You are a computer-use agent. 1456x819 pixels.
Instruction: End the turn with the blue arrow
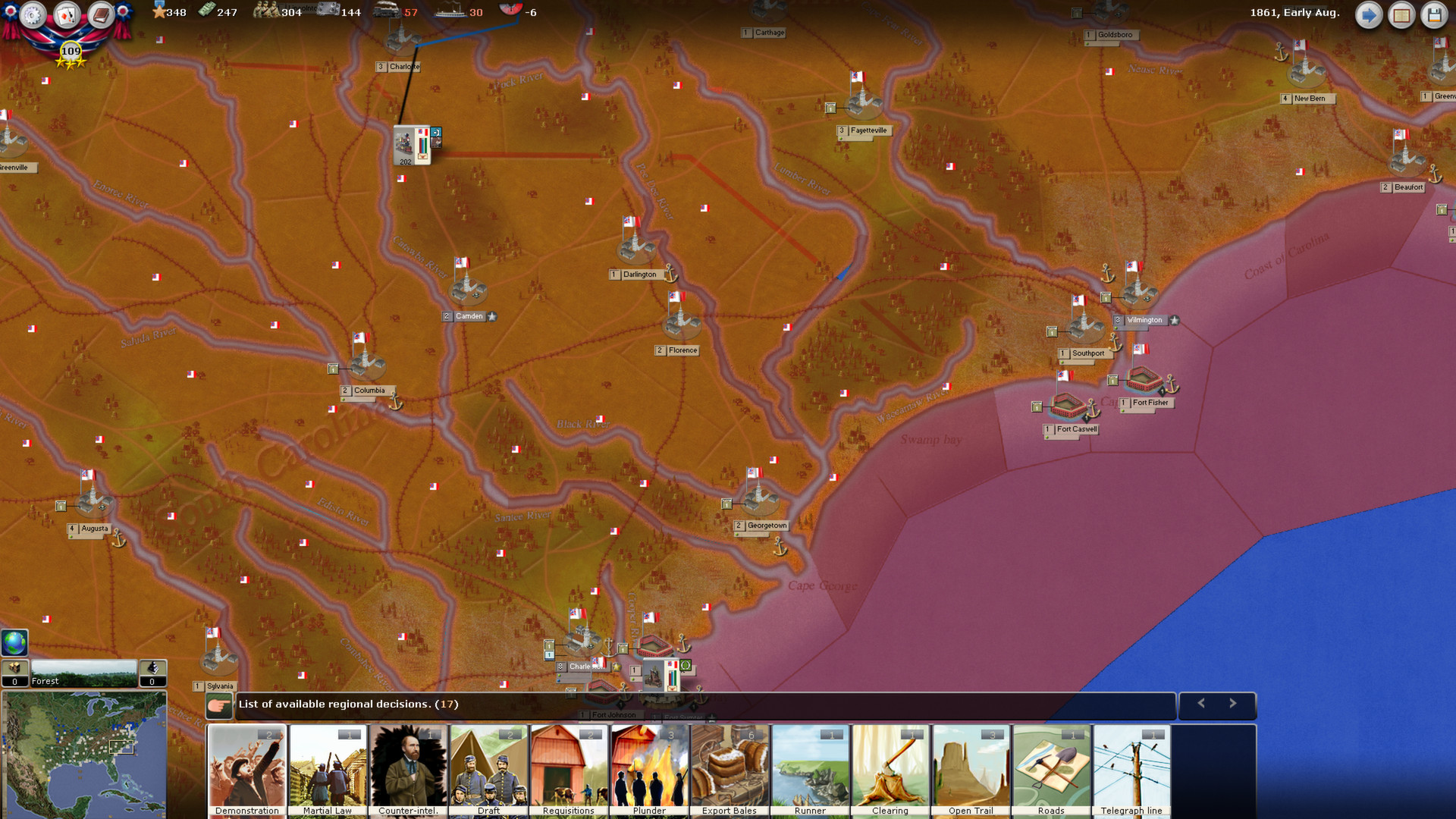[1368, 14]
